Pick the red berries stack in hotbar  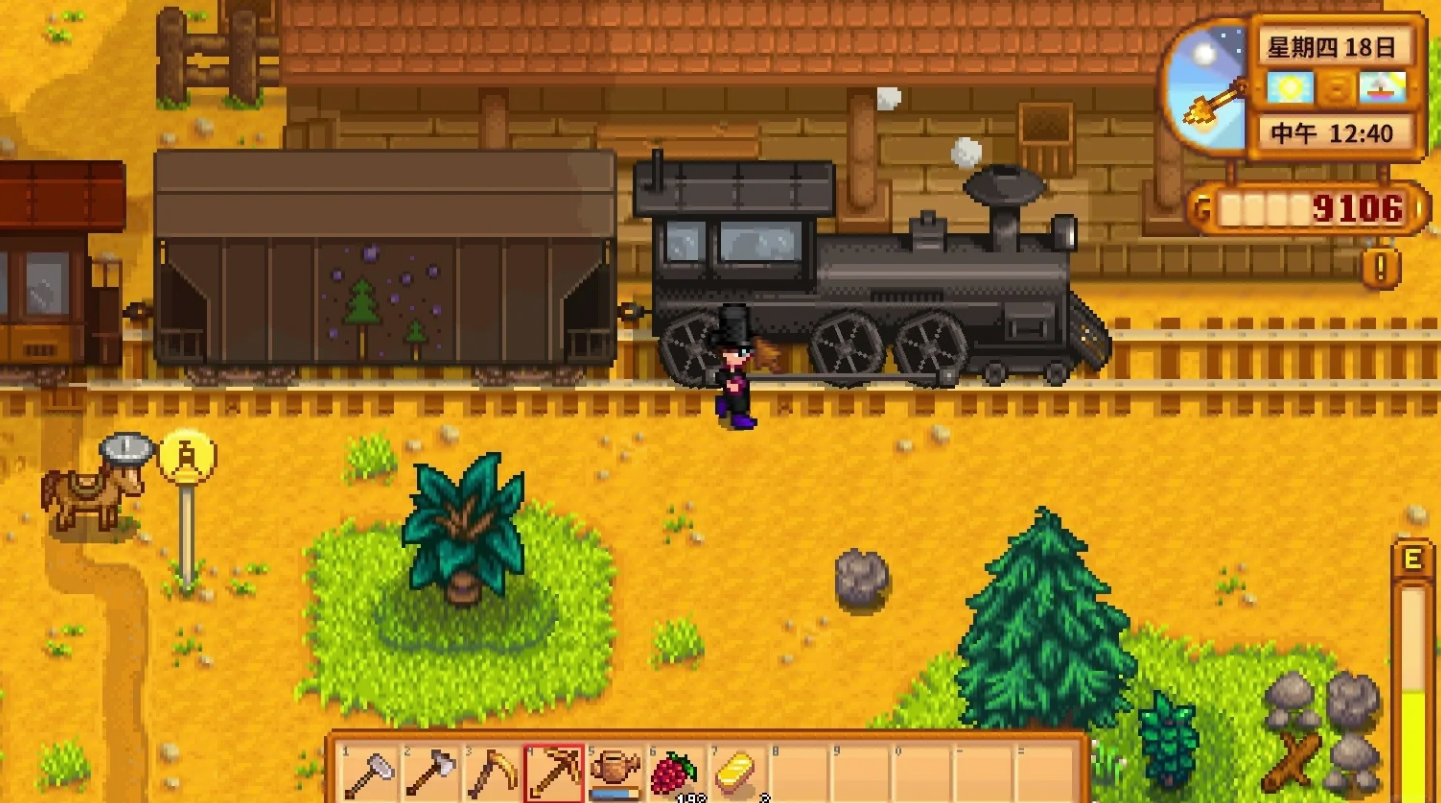point(675,772)
